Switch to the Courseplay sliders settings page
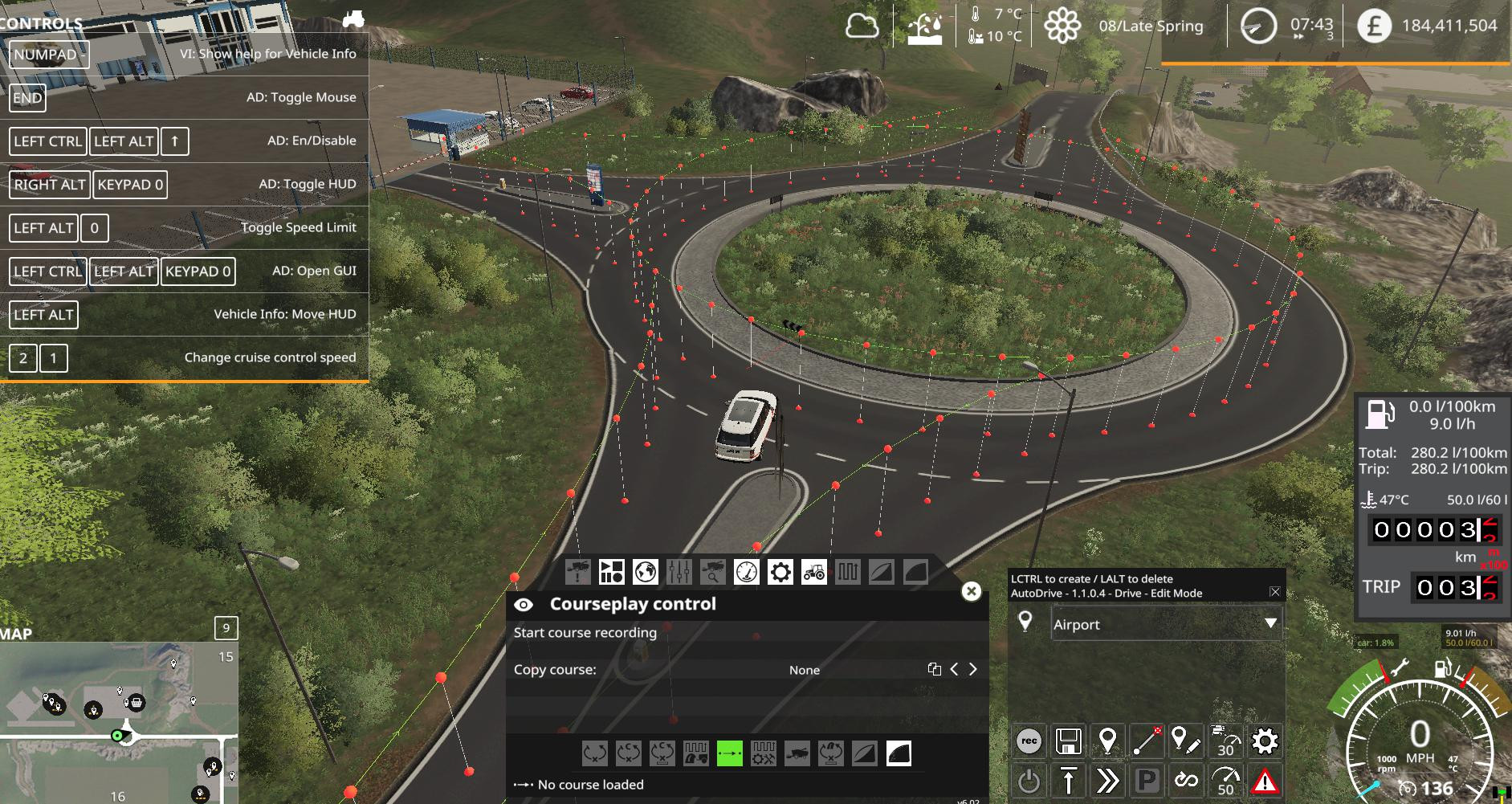 coord(679,572)
